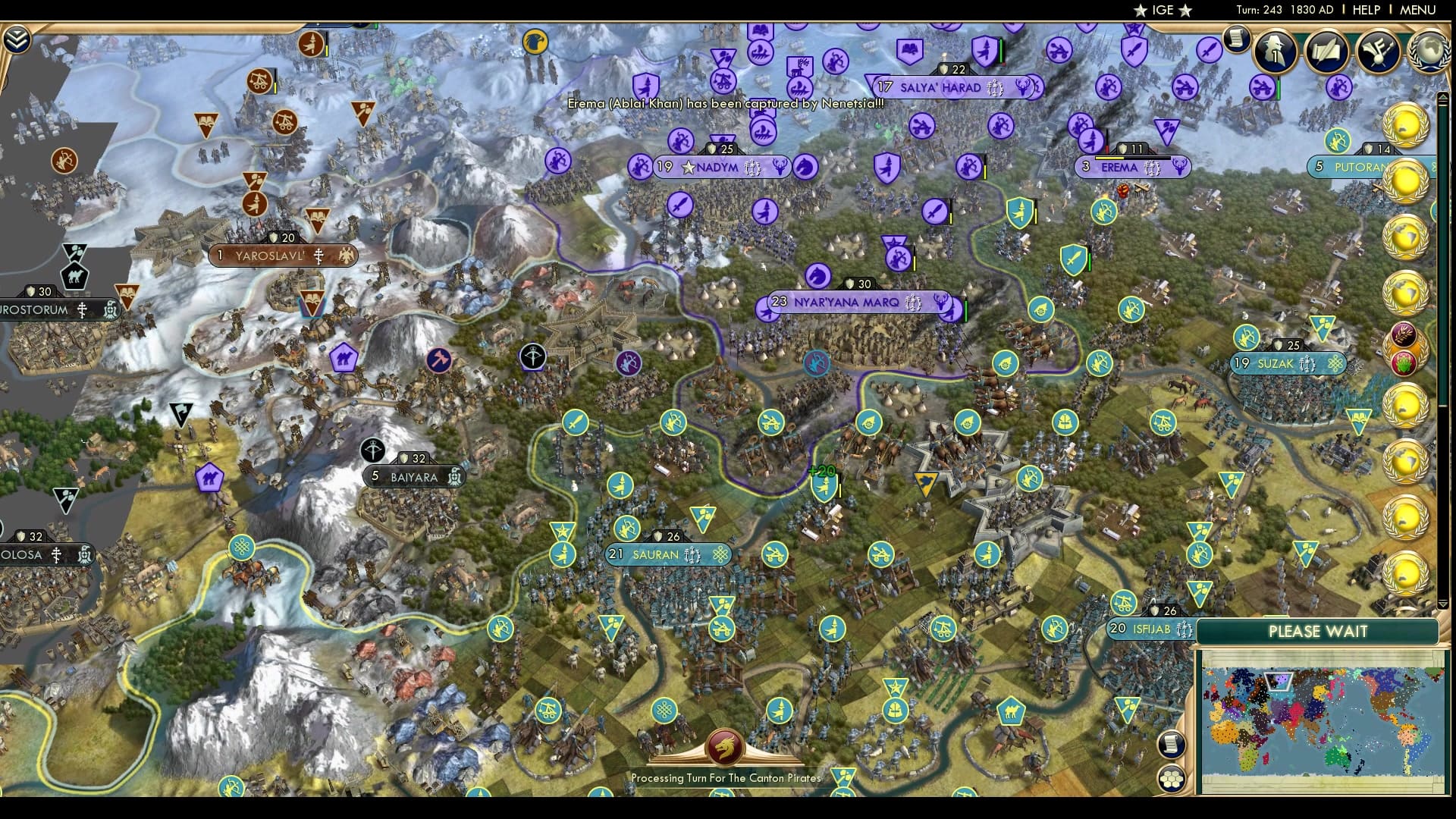This screenshot has width=1456, height=819.
Task: Switch to strategic view with the hex icon
Action: coord(1172,778)
